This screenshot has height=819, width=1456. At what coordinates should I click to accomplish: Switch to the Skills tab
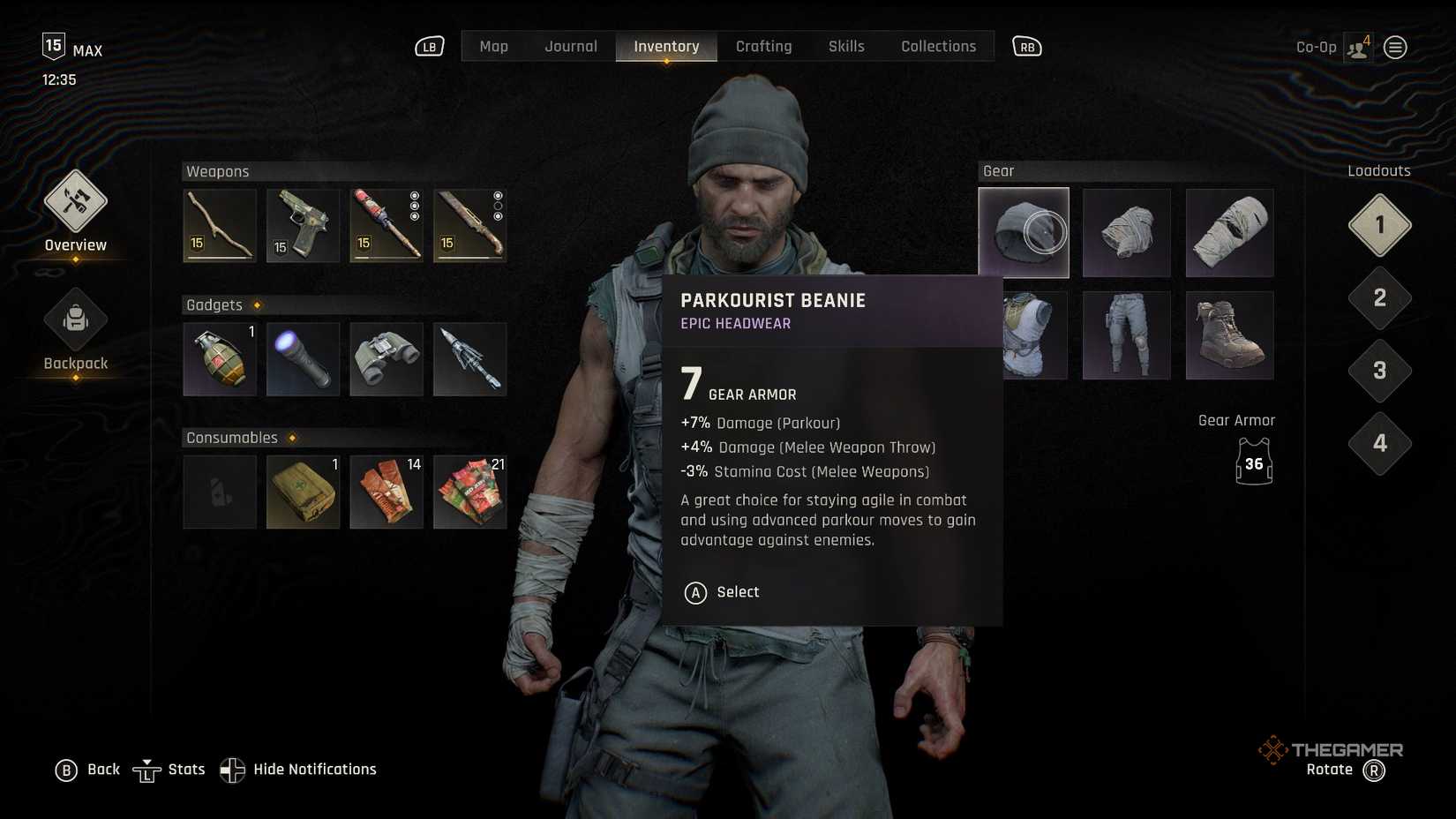[845, 46]
